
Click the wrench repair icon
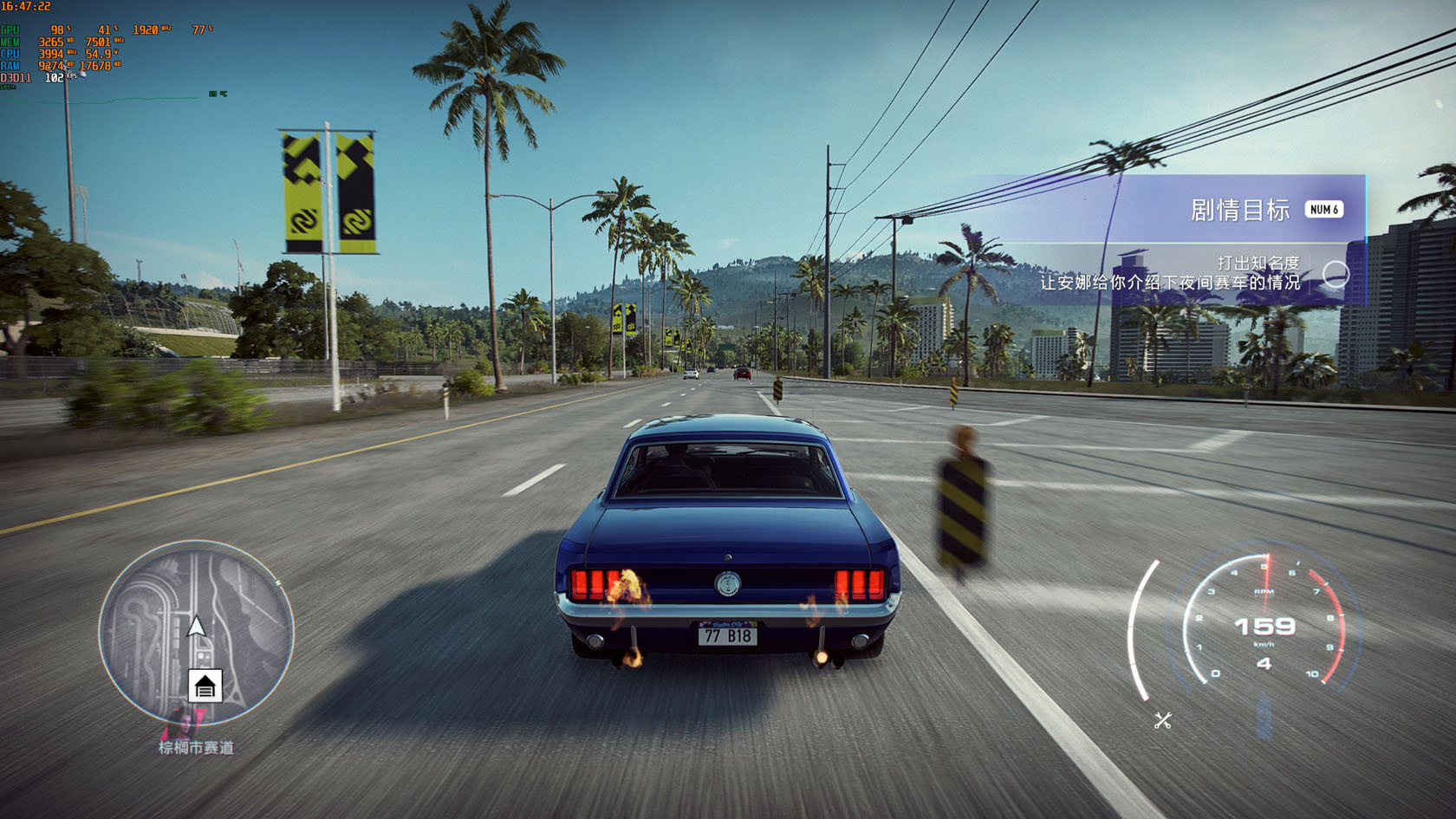tap(1163, 720)
